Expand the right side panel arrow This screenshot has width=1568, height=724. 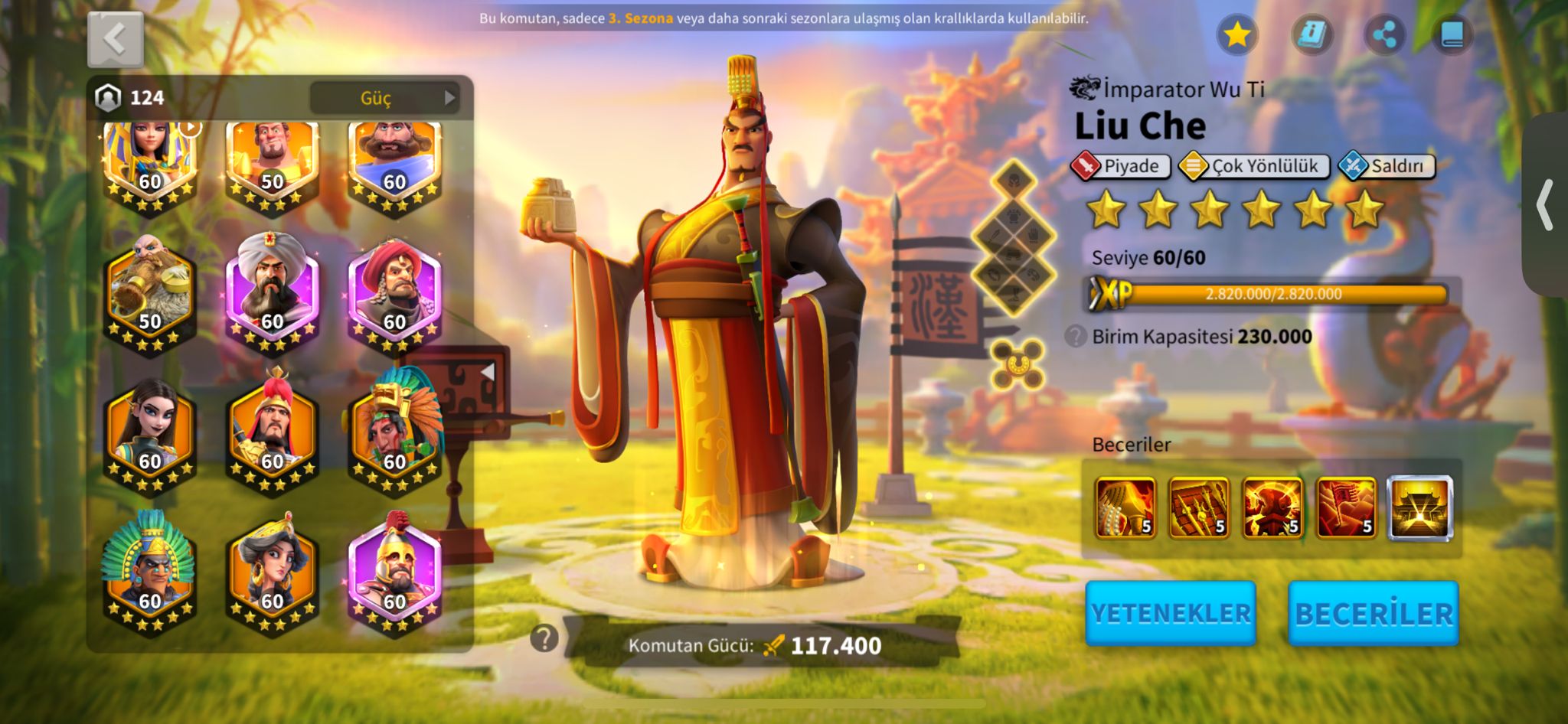(x=1545, y=205)
